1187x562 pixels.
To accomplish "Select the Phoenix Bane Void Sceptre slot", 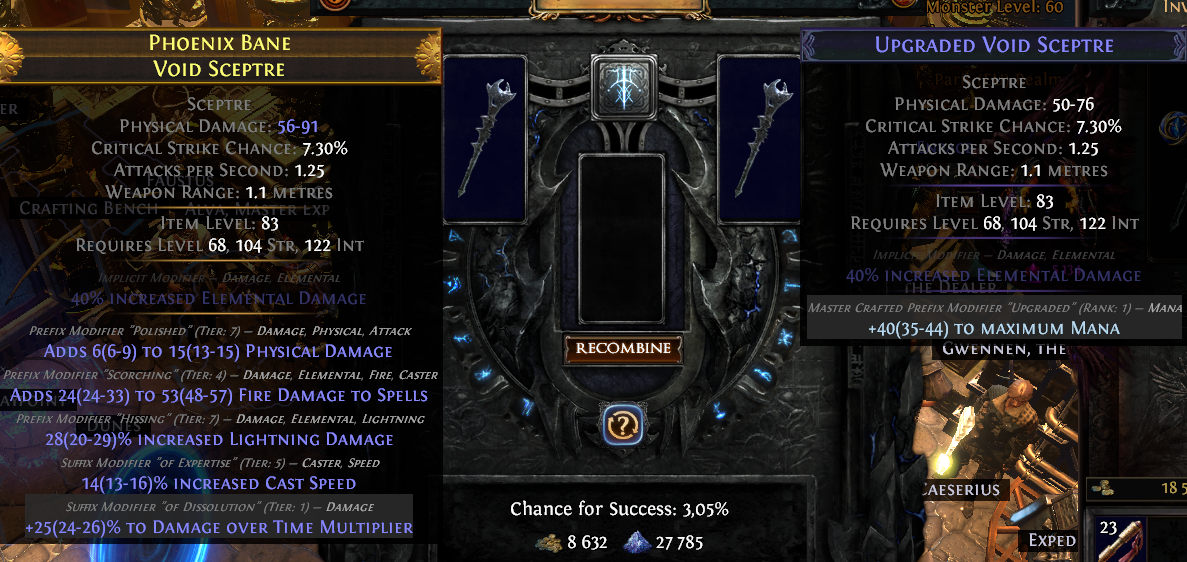I will [485, 138].
